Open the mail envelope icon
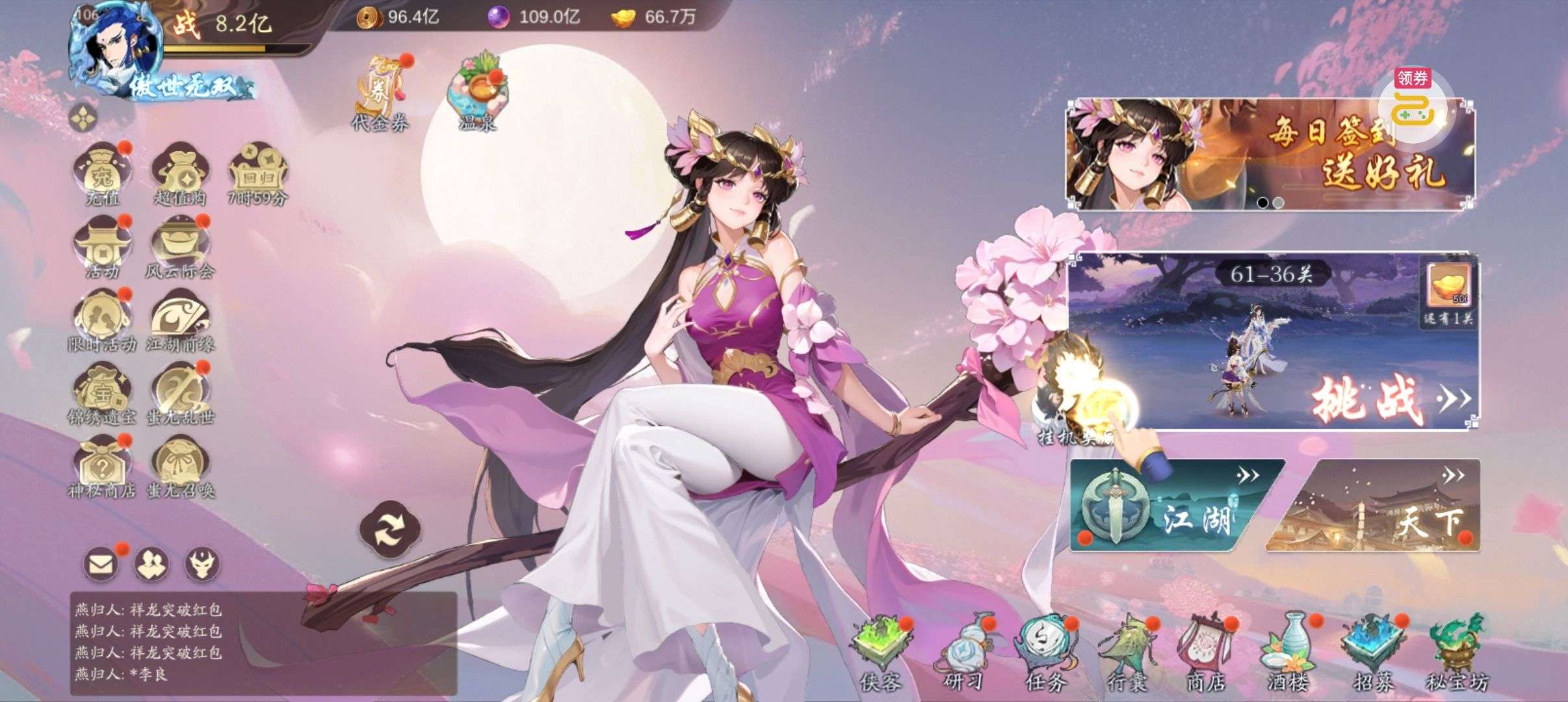1568x702 pixels. pyautogui.click(x=101, y=564)
